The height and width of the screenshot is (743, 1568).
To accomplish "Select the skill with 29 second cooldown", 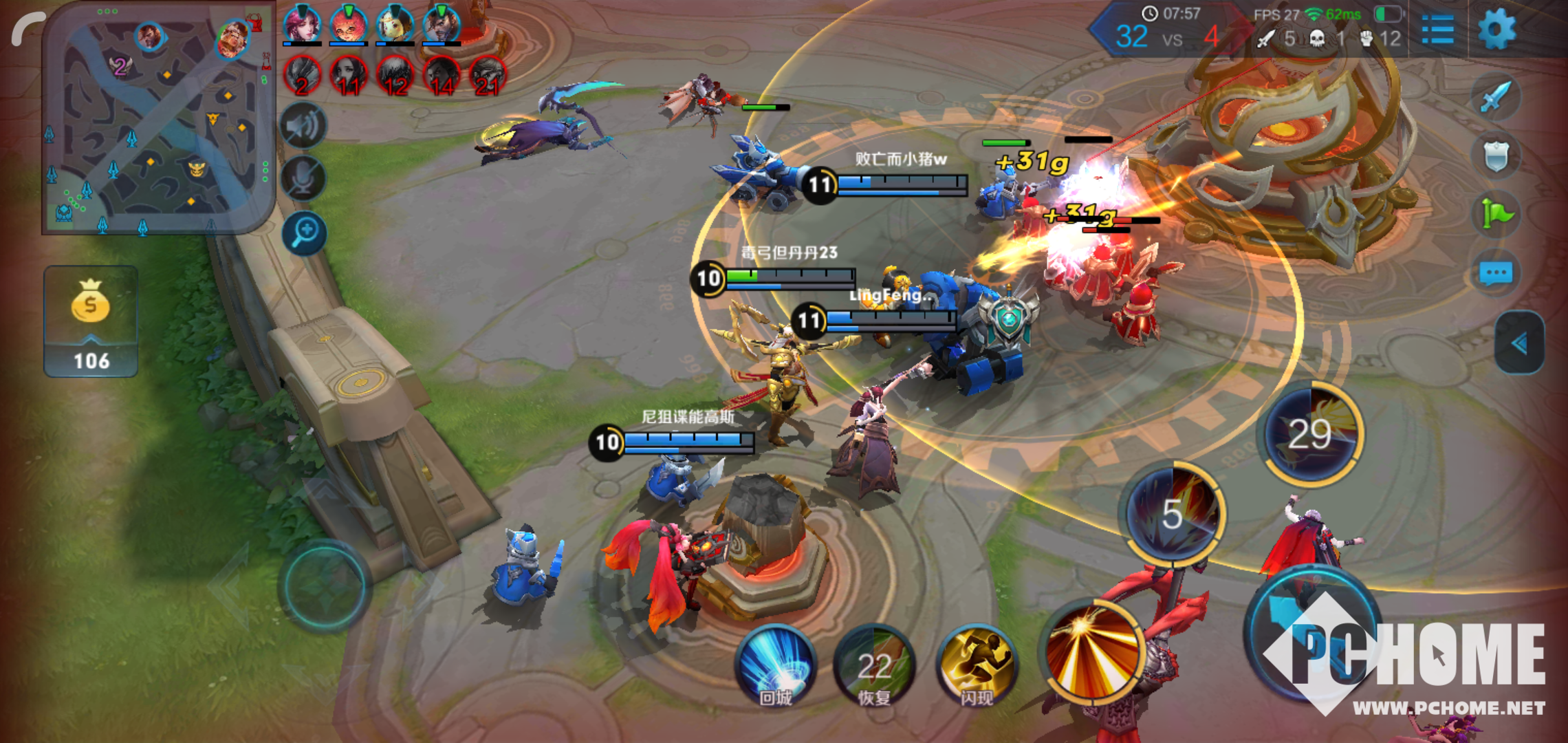I will point(1310,434).
